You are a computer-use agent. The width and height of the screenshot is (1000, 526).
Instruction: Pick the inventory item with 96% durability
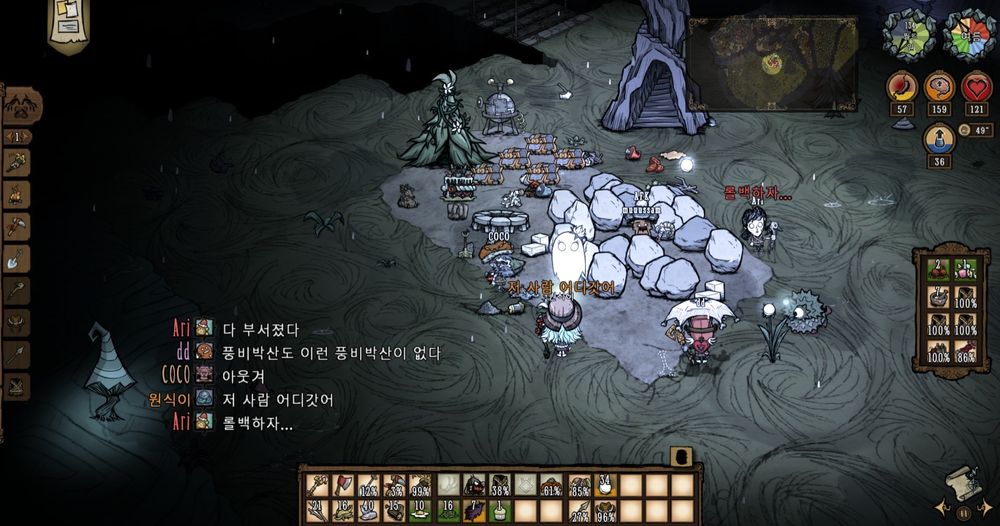tap(604, 510)
